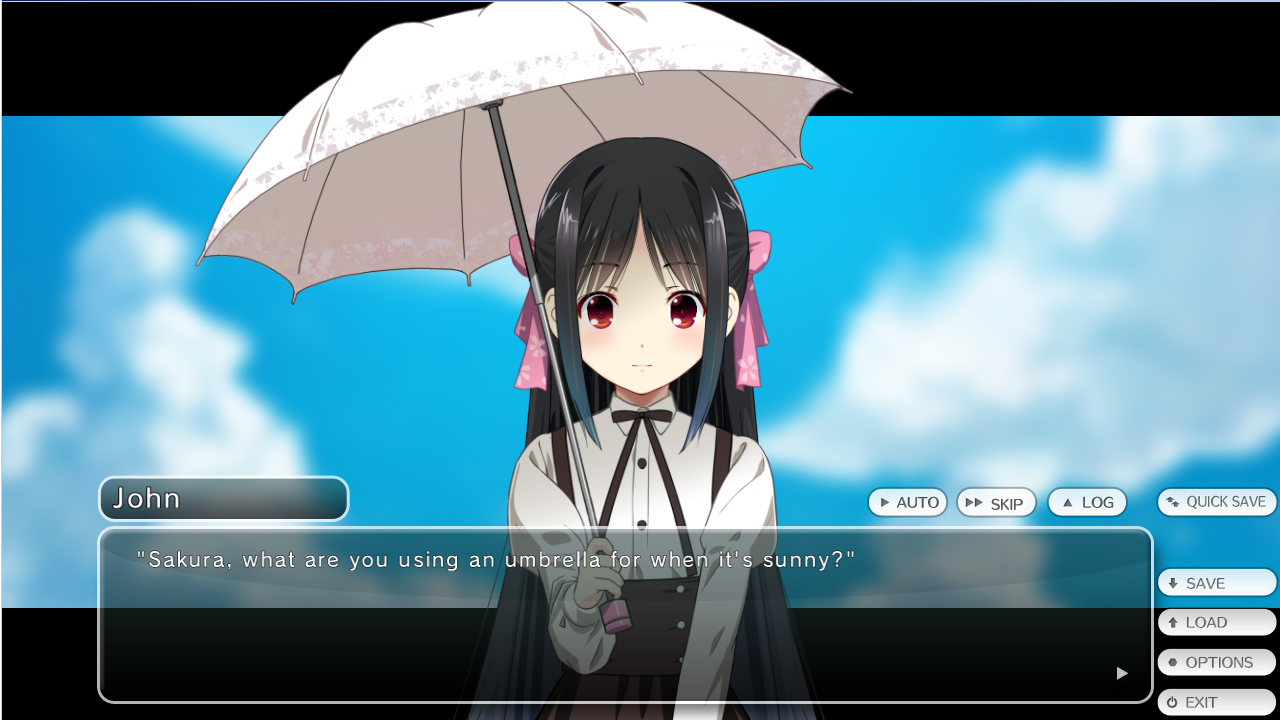The width and height of the screenshot is (1280, 720).
Task: Open the dialogue history LOG
Action: 1087,502
